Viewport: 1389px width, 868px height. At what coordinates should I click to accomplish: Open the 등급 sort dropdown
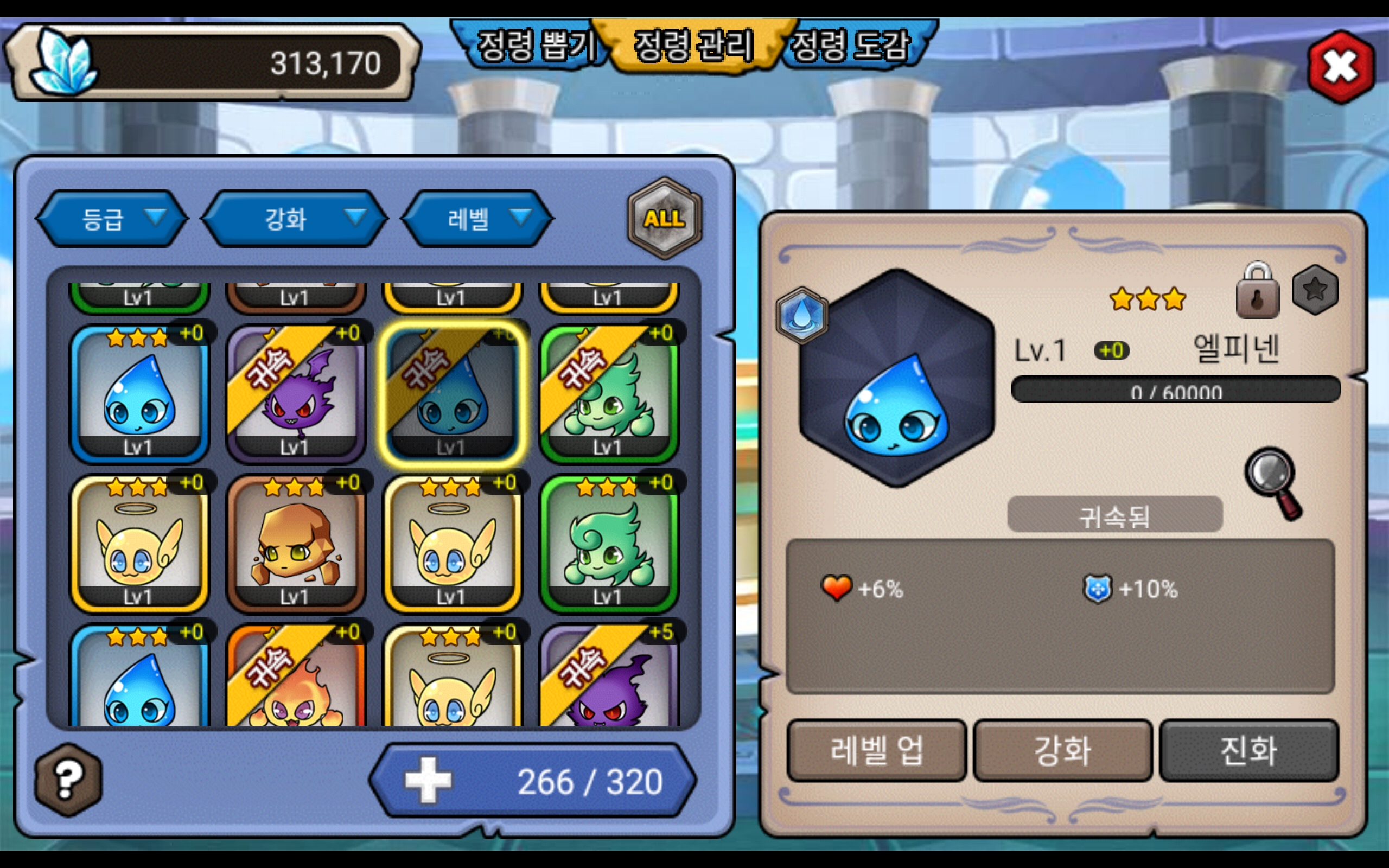coord(112,219)
